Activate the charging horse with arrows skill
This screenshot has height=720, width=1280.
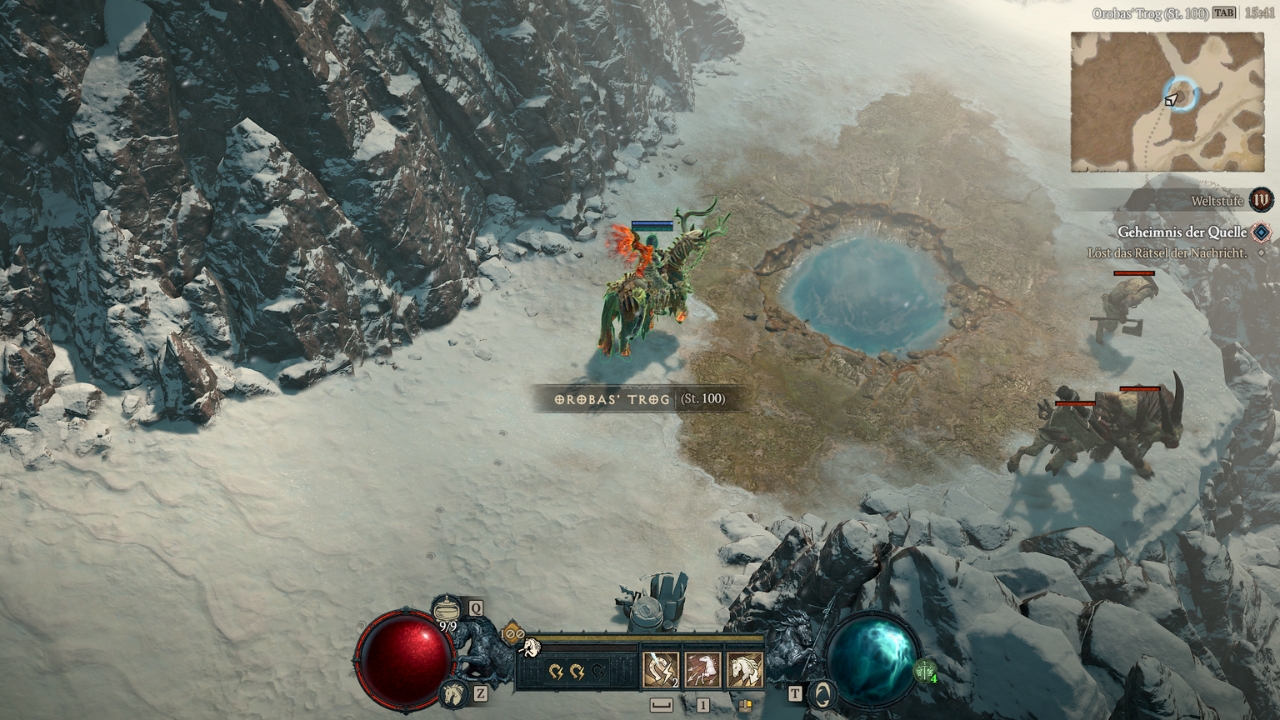click(702, 670)
